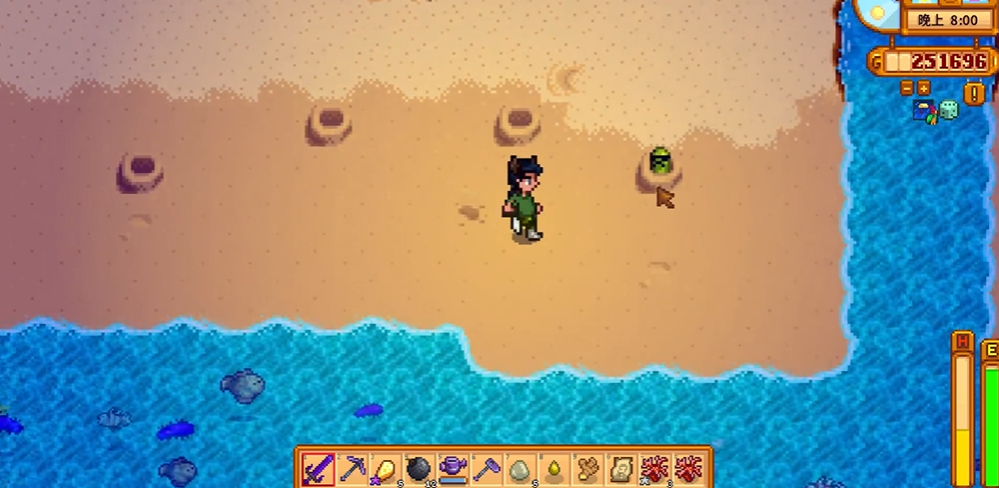Equip the pickaxe from the hotbar

click(x=353, y=468)
